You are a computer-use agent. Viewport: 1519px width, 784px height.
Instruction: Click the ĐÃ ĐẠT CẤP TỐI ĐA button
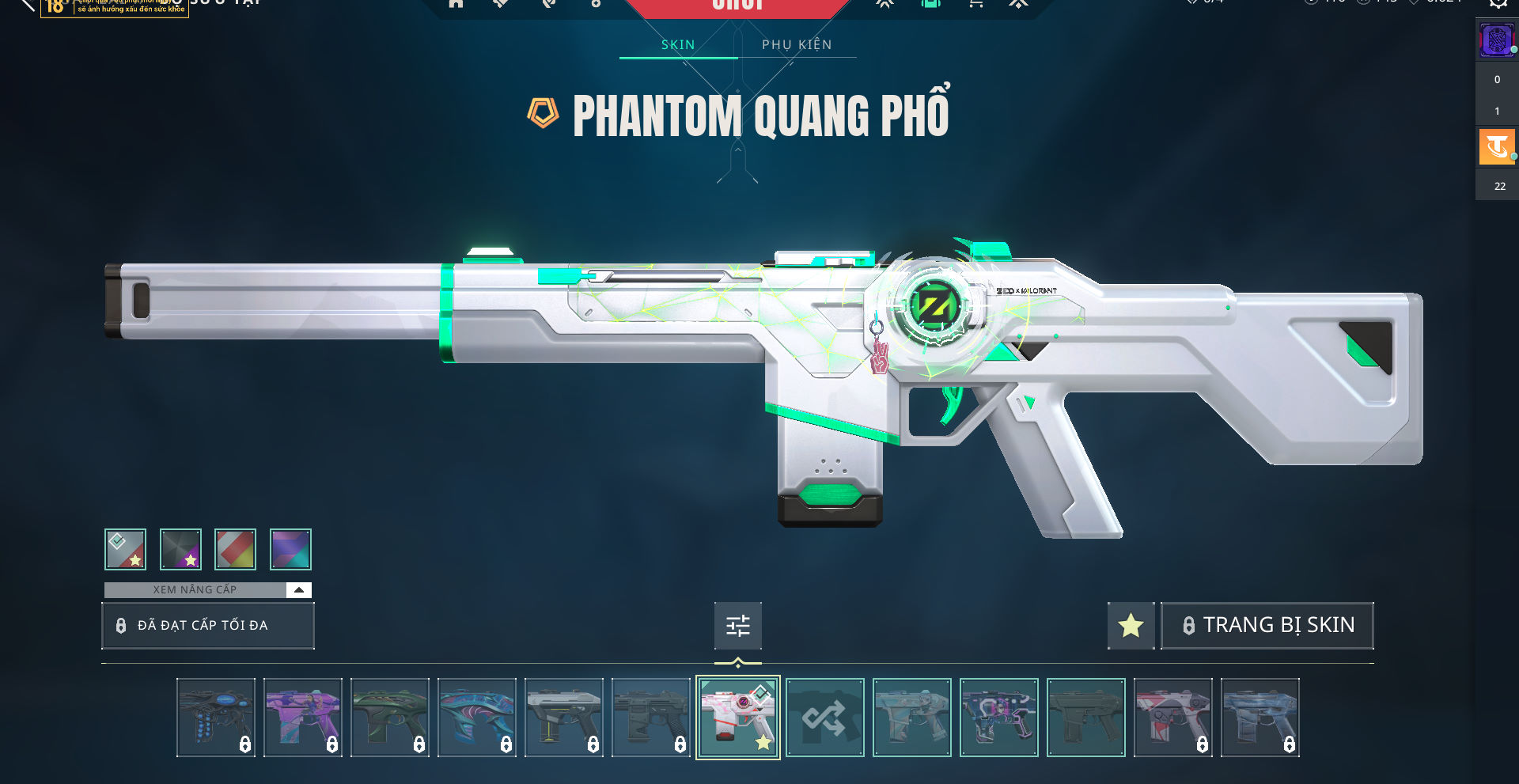(x=208, y=626)
